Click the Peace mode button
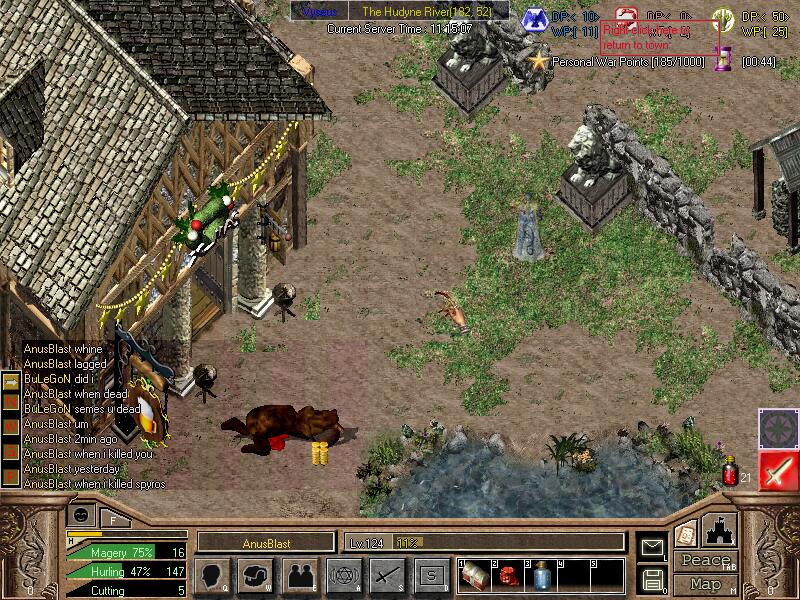 (706, 561)
